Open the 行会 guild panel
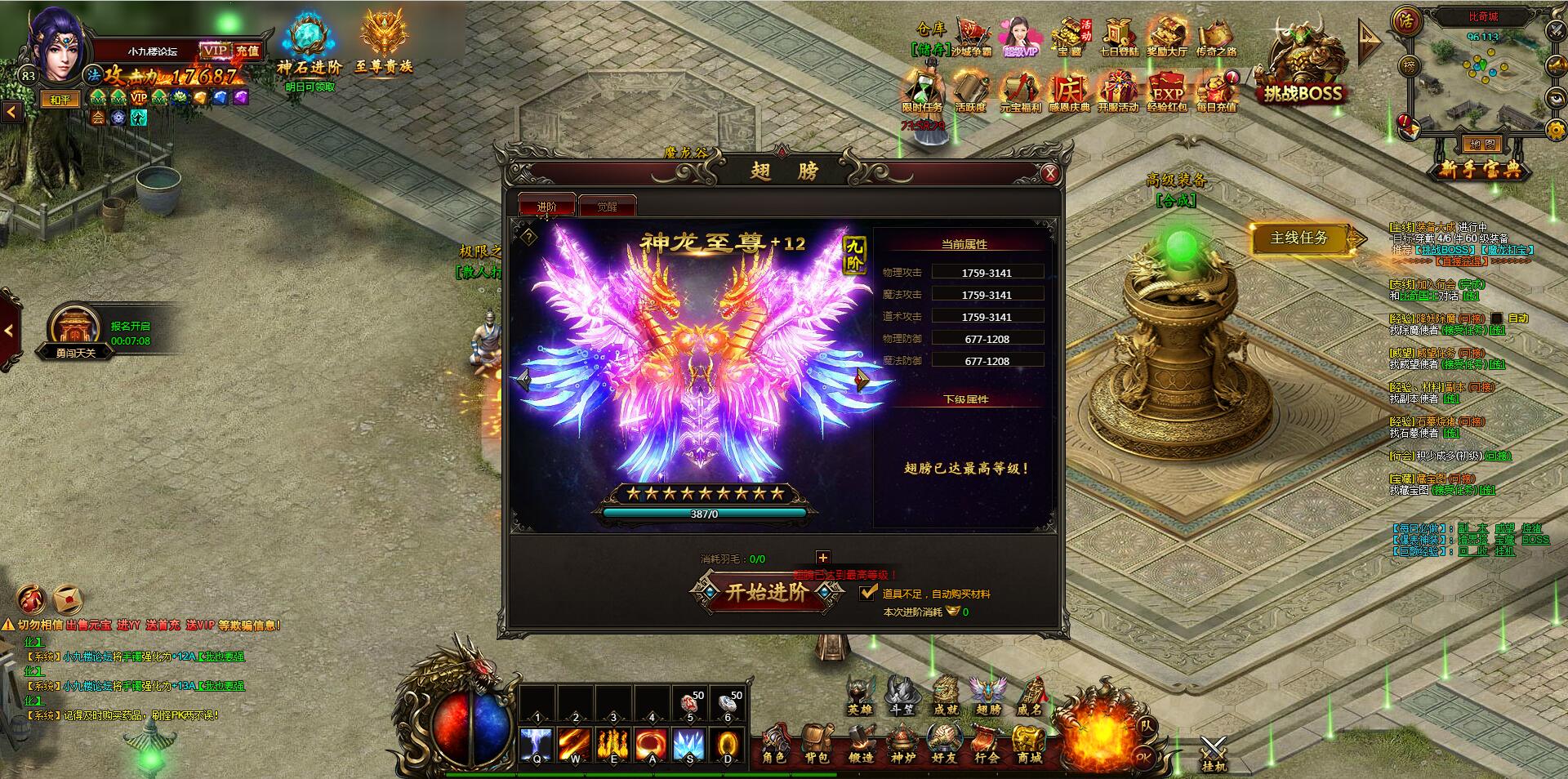Image resolution: width=1568 pixels, height=779 pixels. pyautogui.click(x=987, y=744)
